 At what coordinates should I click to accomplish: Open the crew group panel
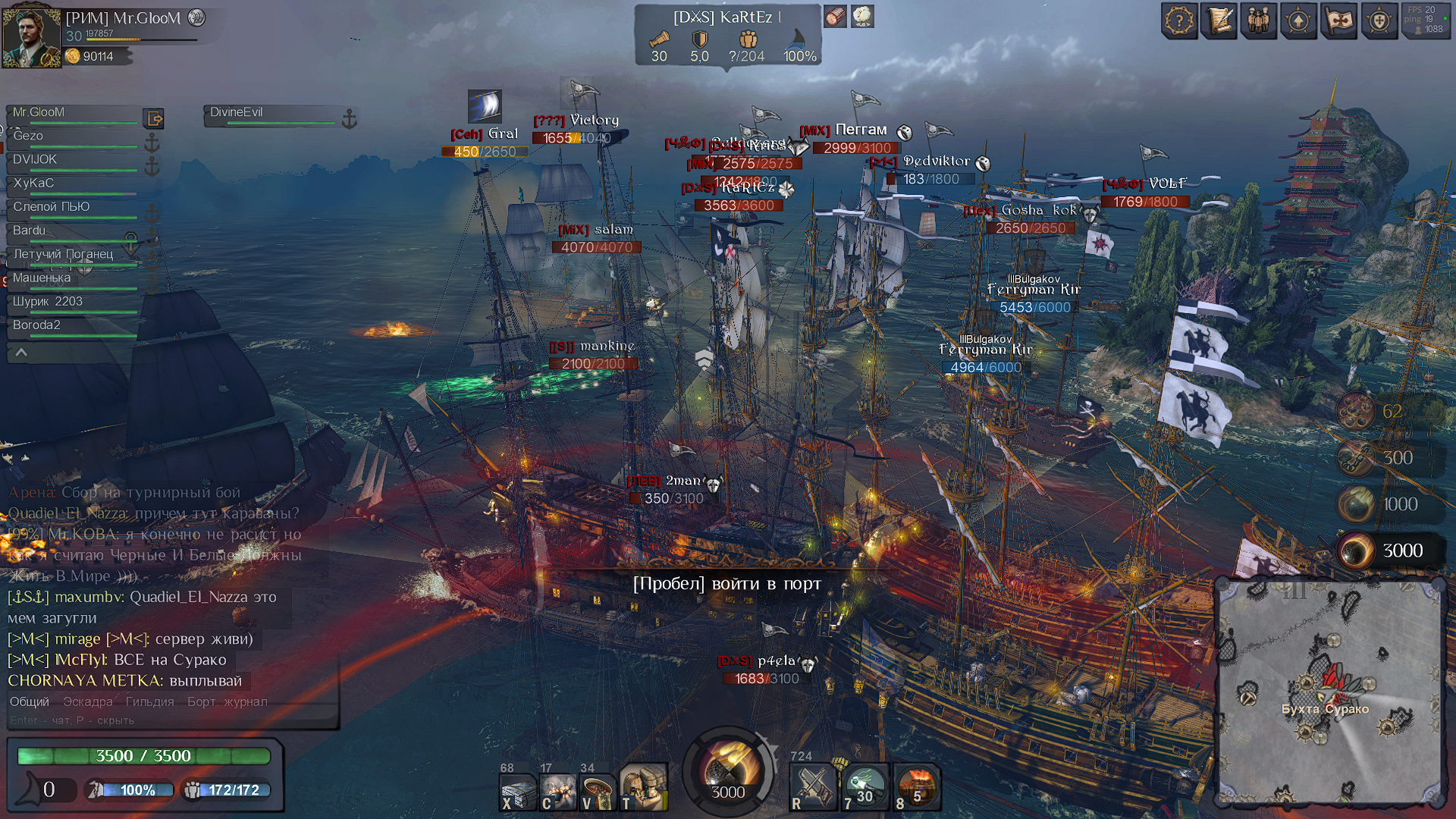1259,20
